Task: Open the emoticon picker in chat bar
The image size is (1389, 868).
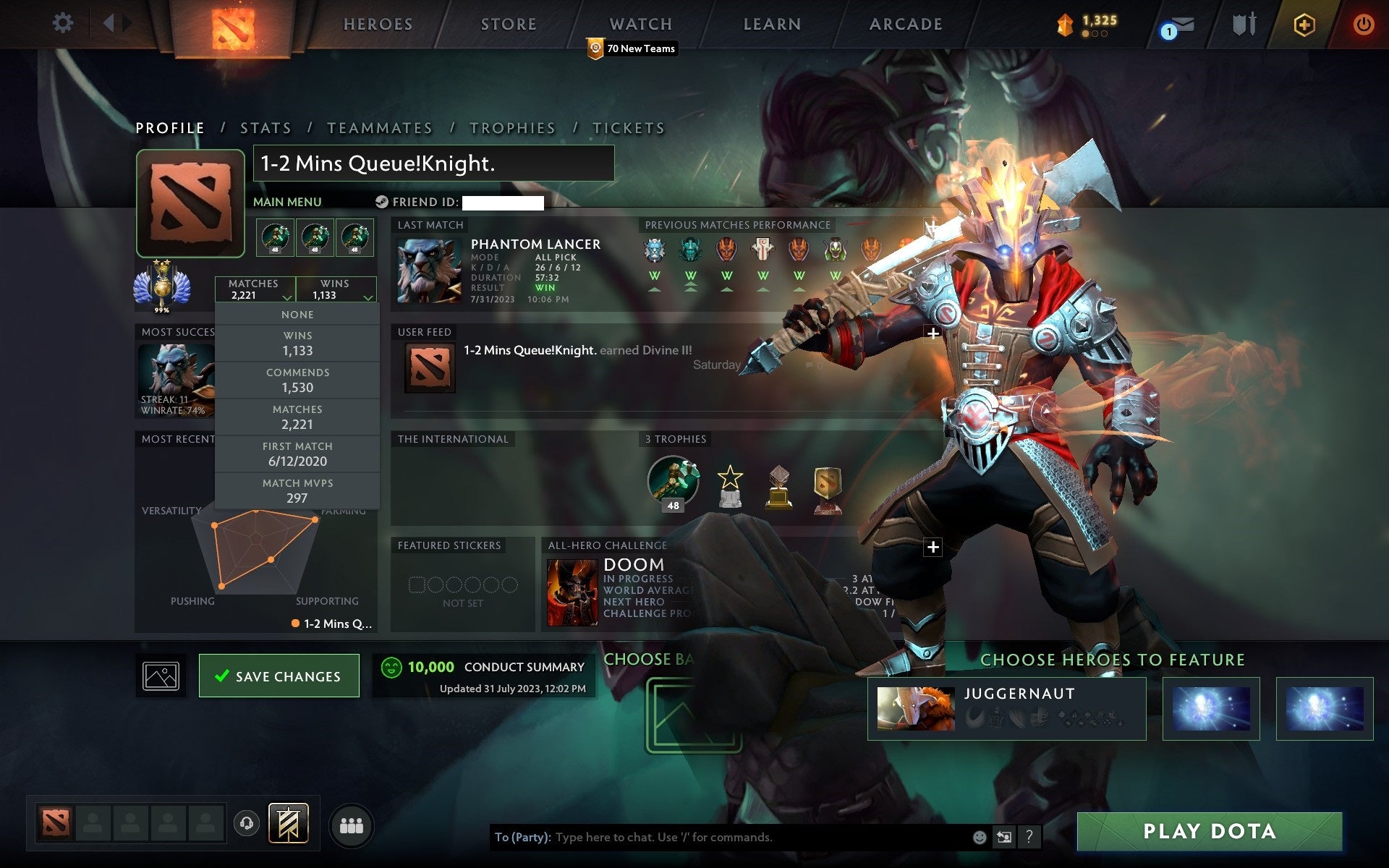Action: (x=979, y=838)
